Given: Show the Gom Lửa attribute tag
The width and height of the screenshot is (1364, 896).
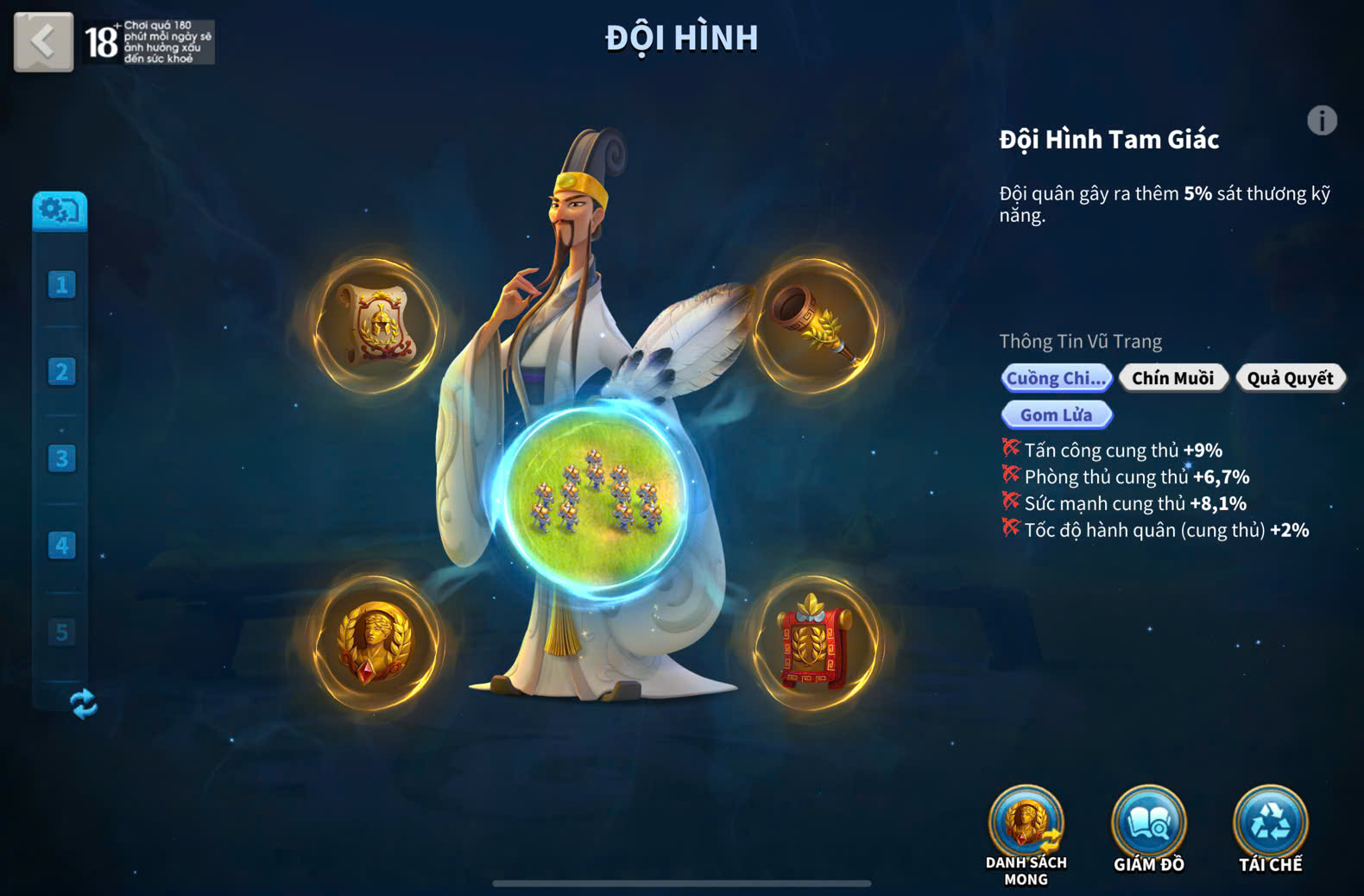Looking at the screenshot, I should [x=1056, y=415].
